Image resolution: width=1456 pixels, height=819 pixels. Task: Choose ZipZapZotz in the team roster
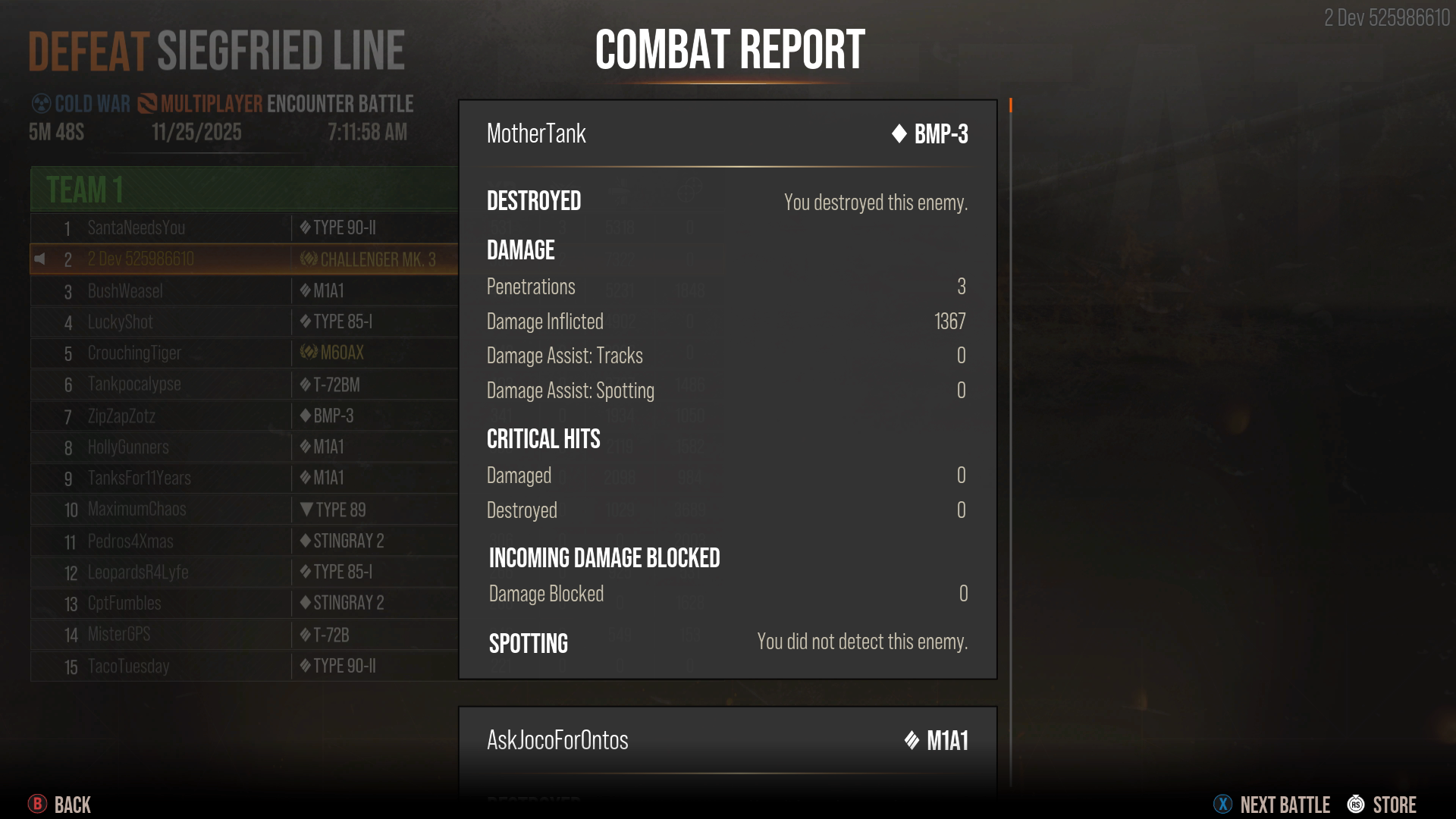pos(121,416)
